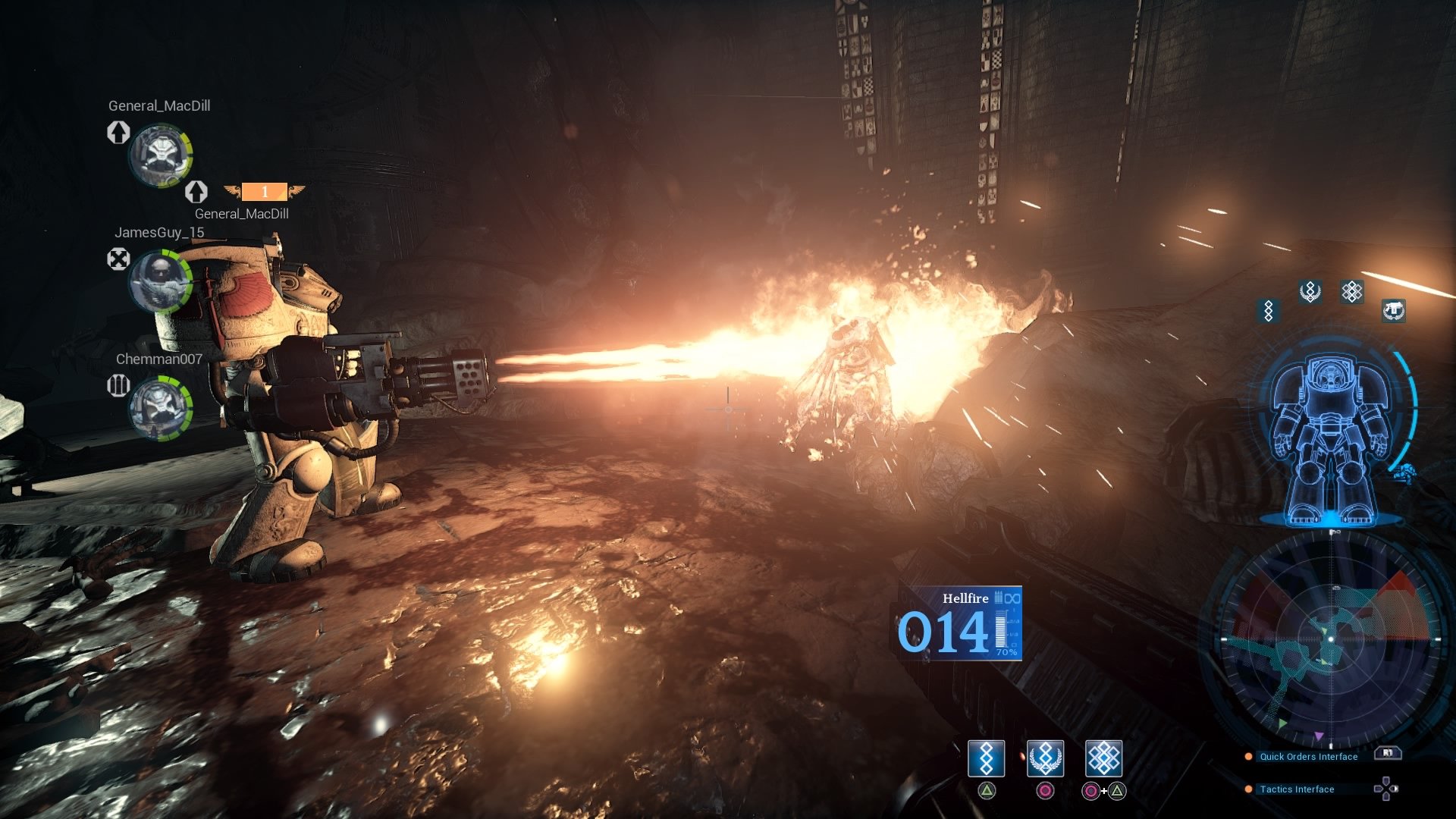The width and height of the screenshot is (1456, 819).
Task: Click JamesGuy_15's circular portrait
Action: point(162,281)
